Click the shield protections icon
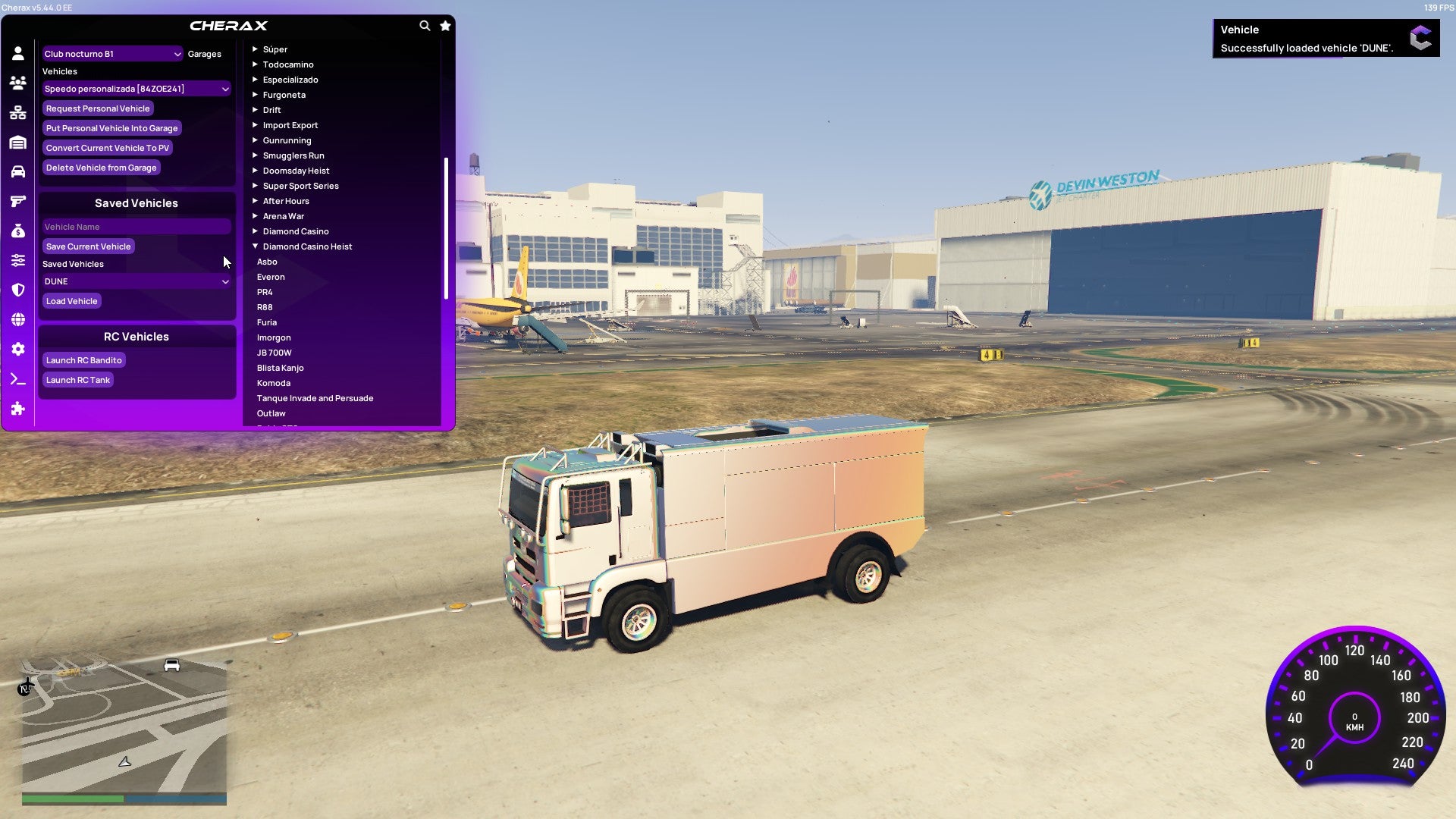The height and width of the screenshot is (819, 1456). [17, 290]
